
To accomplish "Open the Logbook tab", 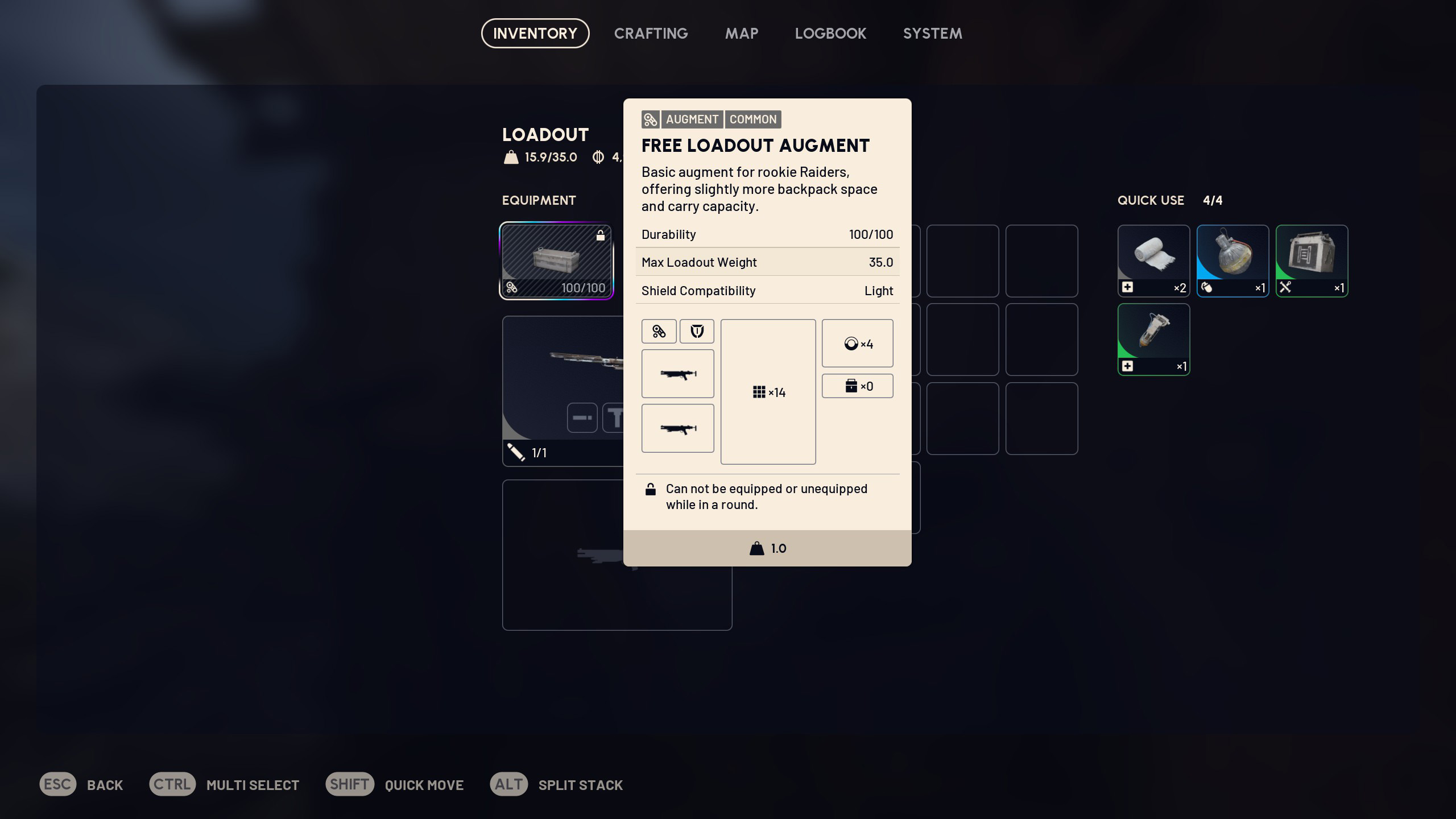I will click(x=830, y=34).
